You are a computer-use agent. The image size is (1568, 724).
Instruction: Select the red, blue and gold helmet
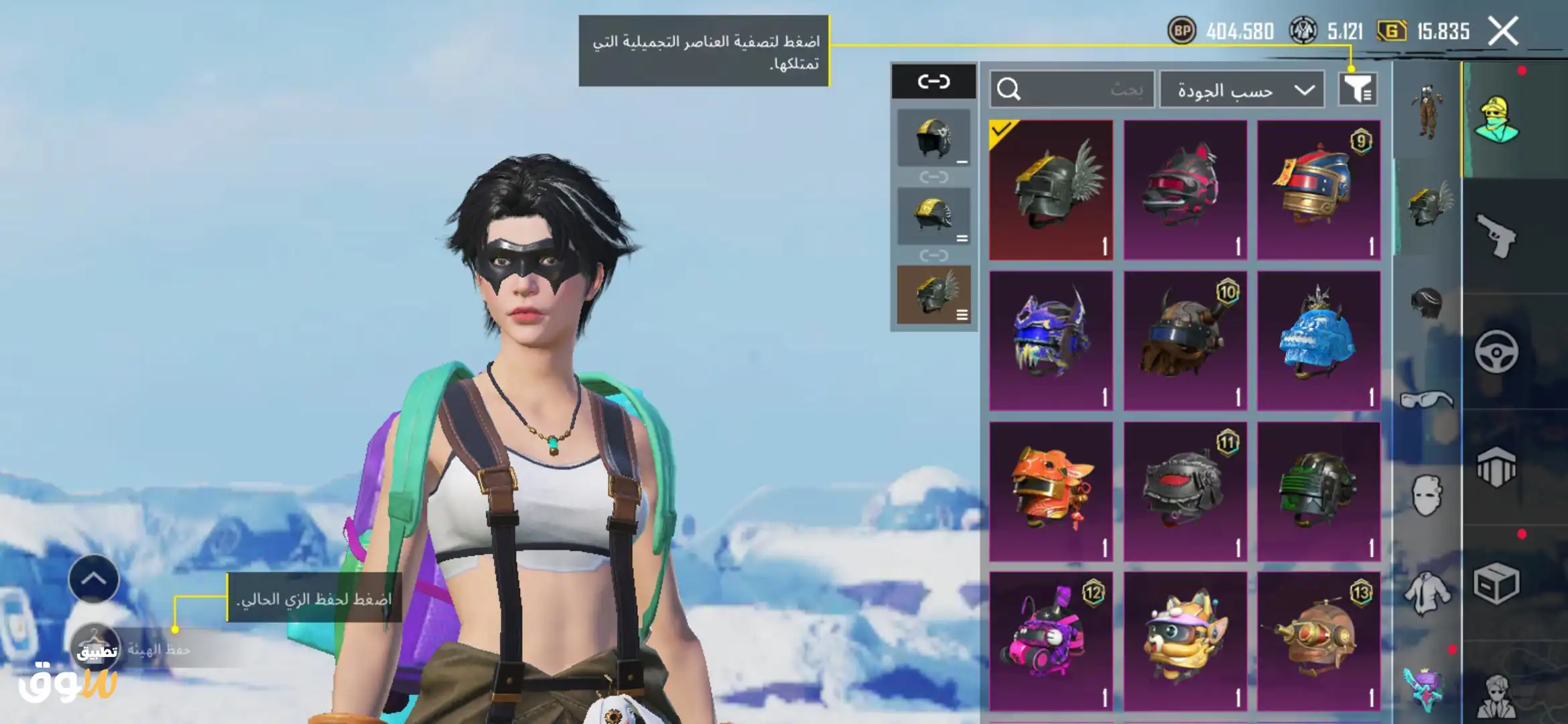tap(1318, 190)
